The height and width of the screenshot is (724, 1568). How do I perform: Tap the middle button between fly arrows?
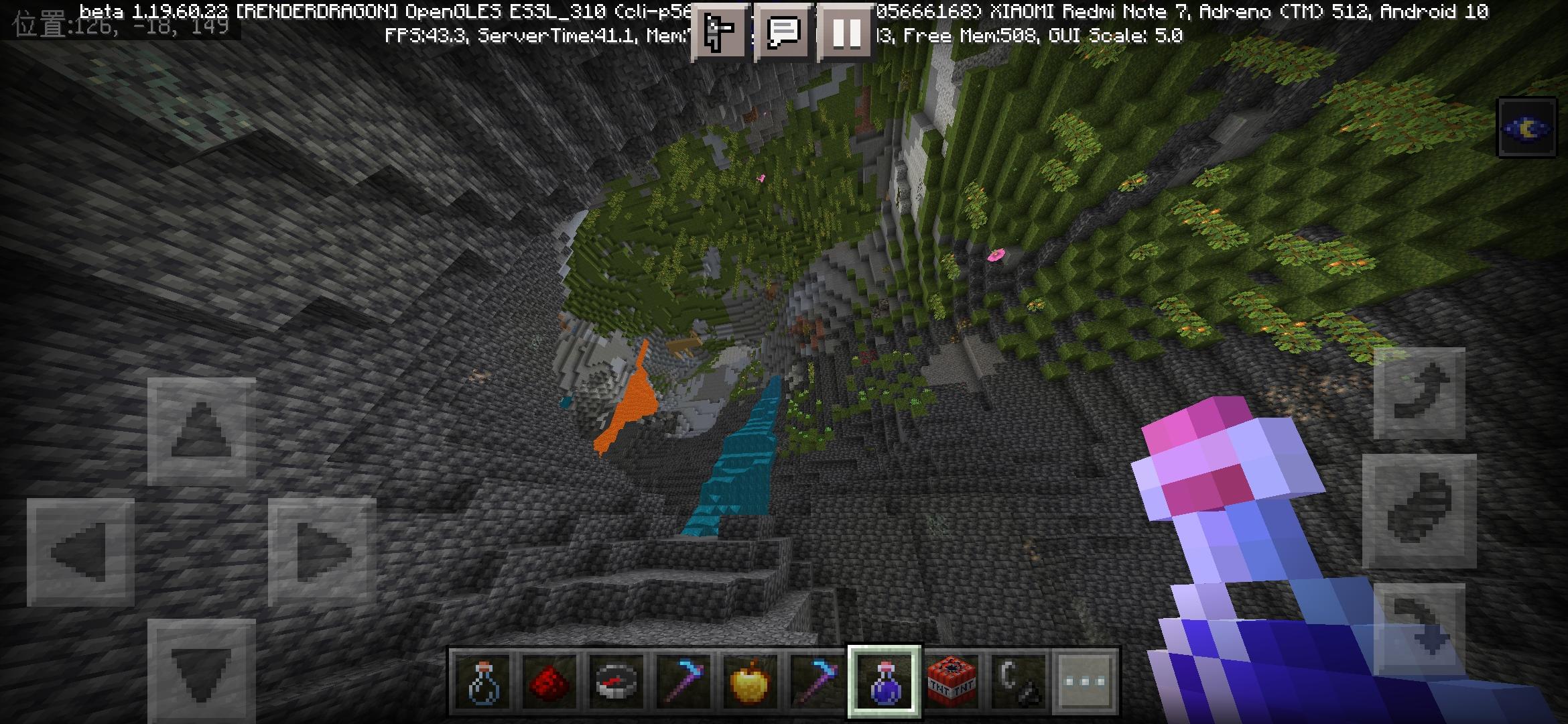(1419, 511)
